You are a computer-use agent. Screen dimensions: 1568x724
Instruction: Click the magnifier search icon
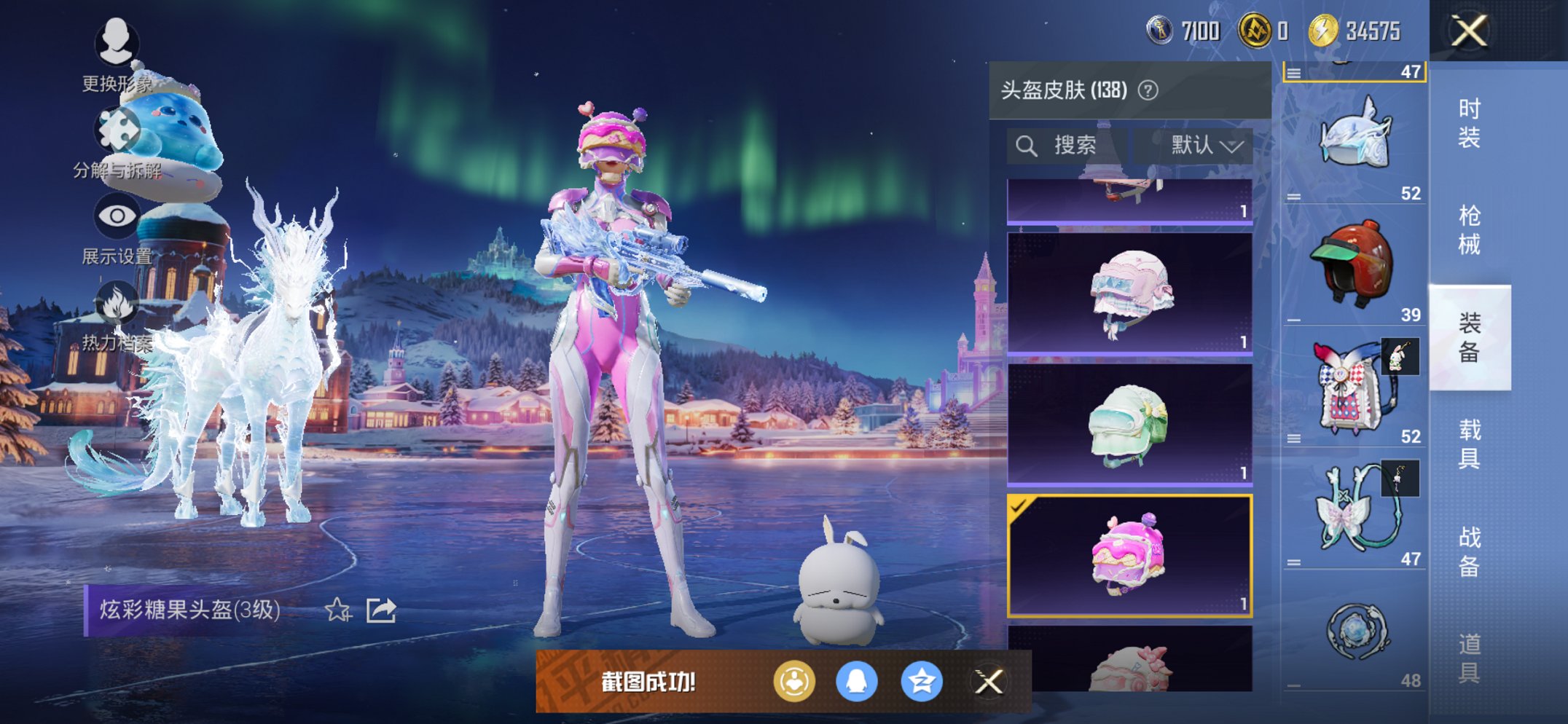1028,144
